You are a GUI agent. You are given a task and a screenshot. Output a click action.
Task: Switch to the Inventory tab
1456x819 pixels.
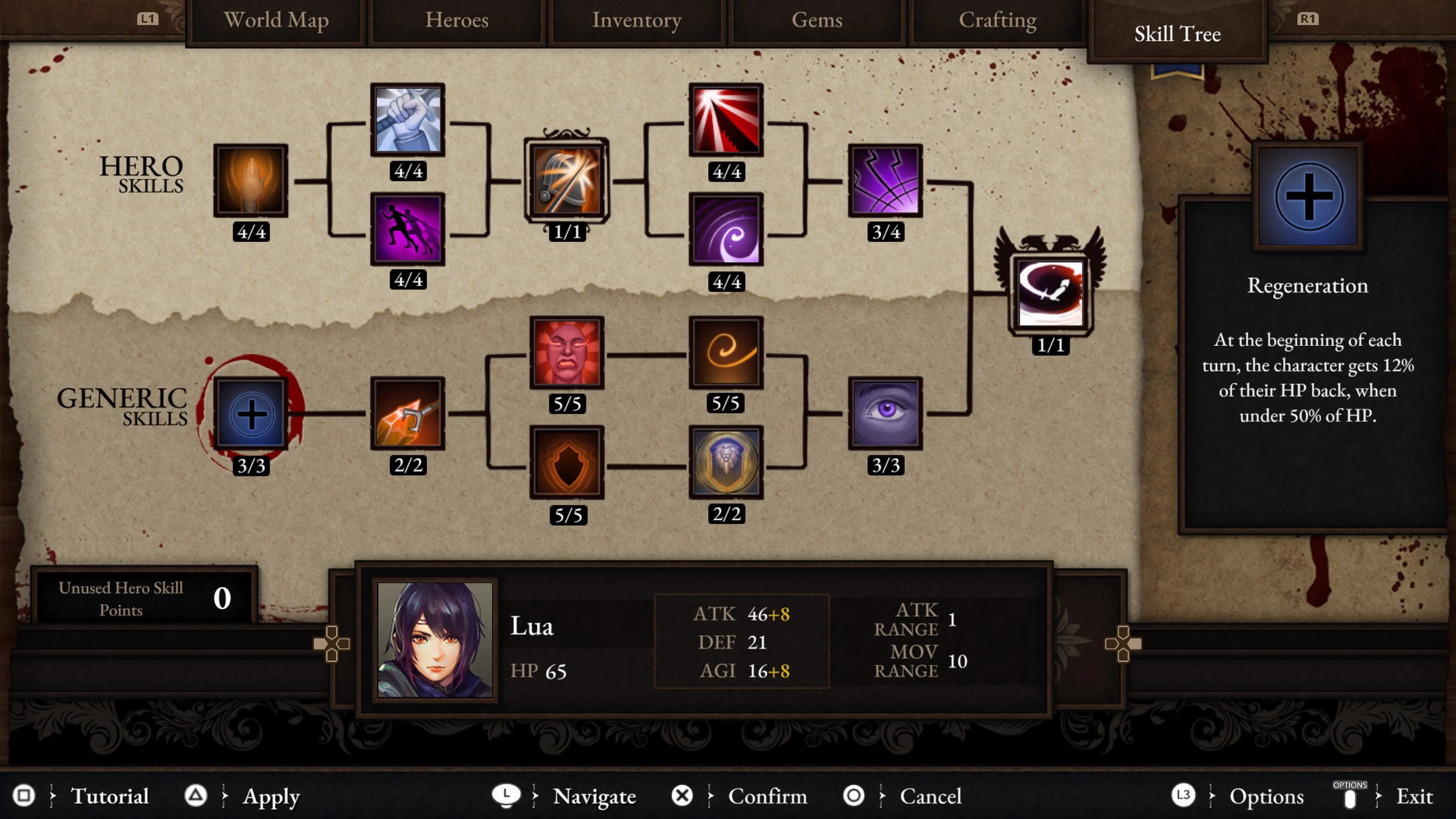point(636,20)
